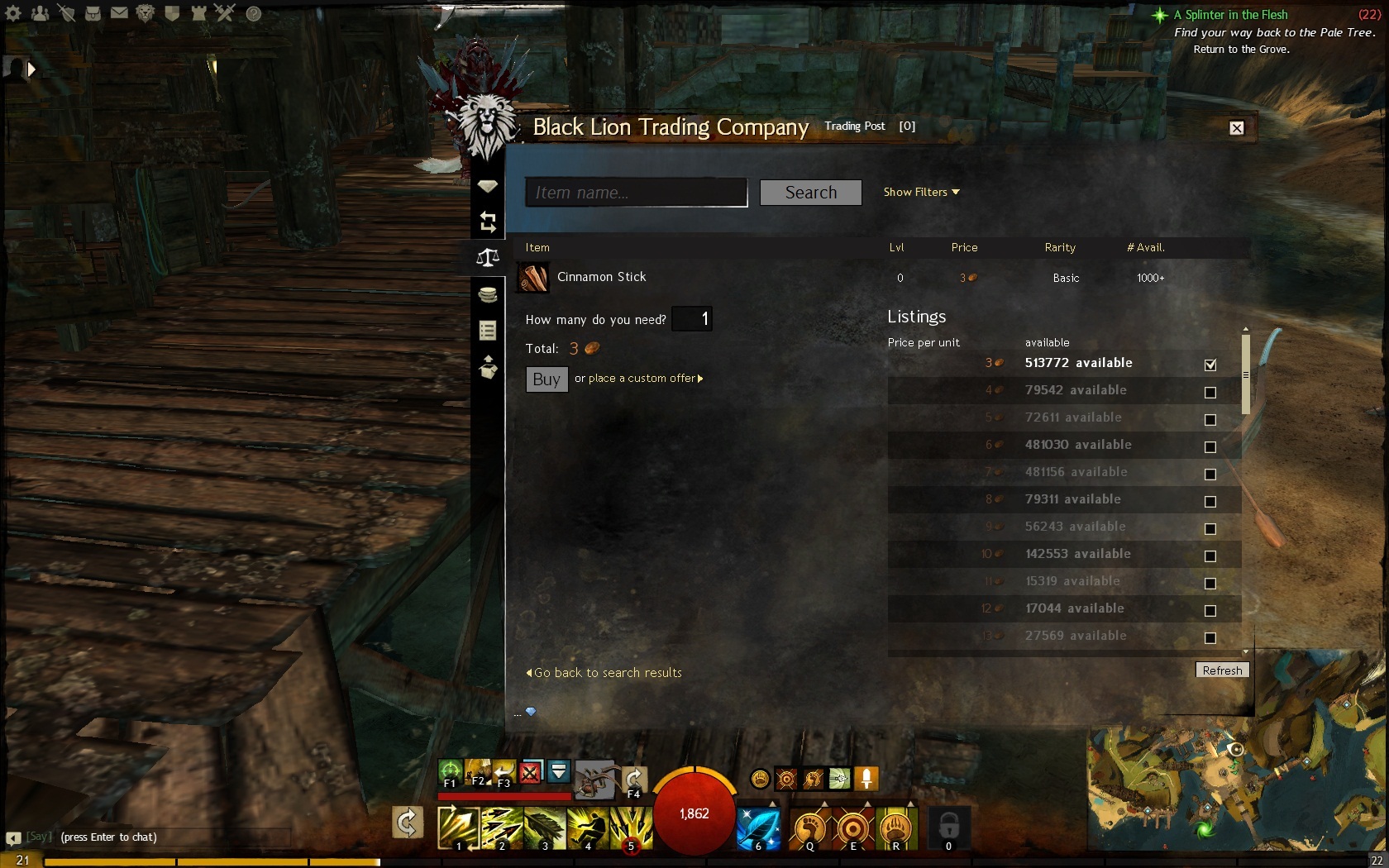Screen dimensions: 1389x868
Task: Tick the checkbox for 79542 available listing
Action: (1210, 392)
